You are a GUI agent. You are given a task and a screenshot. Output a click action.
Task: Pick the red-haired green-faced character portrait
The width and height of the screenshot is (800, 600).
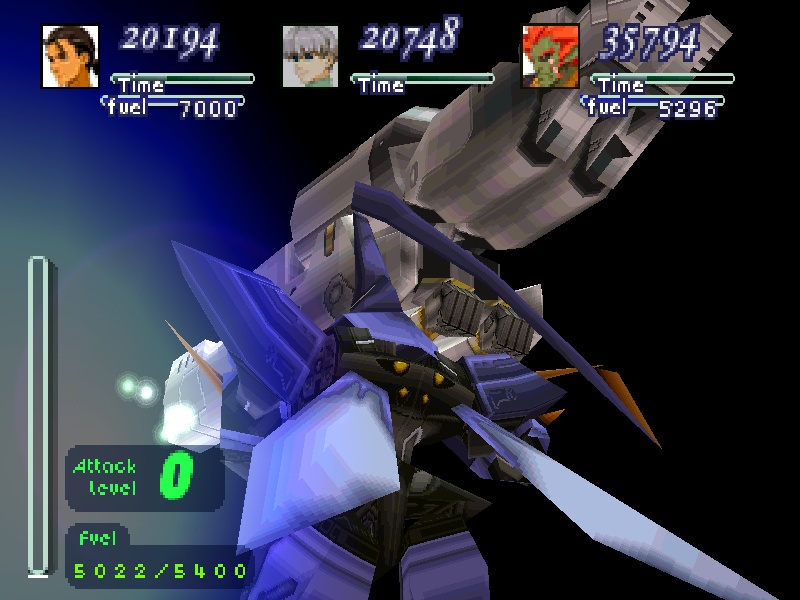click(549, 56)
